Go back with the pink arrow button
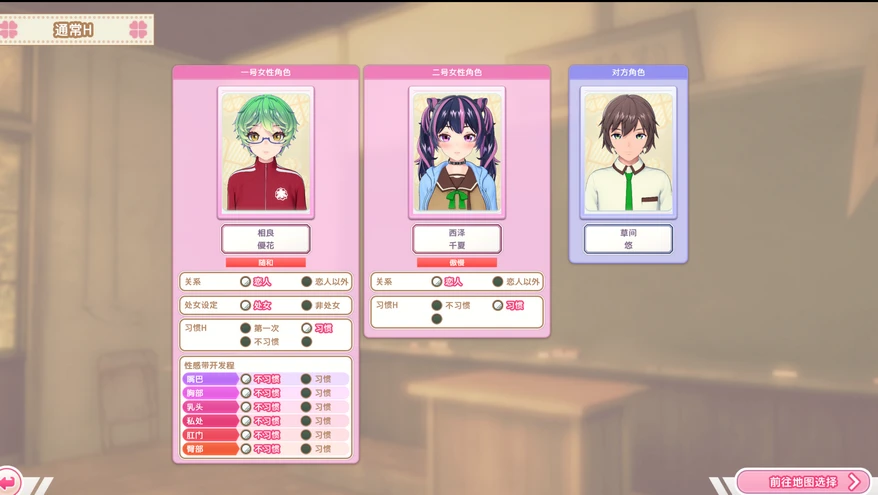Viewport: 878px width, 495px height. 9,482
